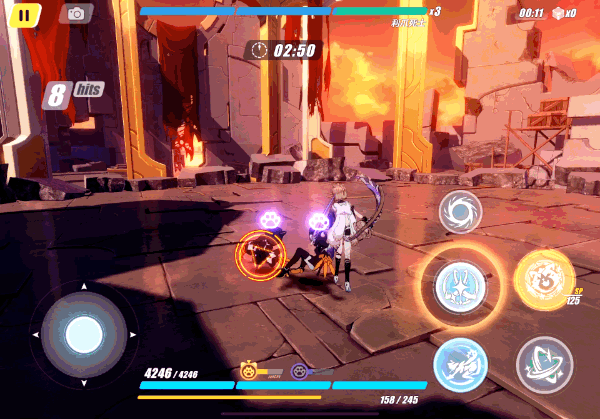The image size is (600, 419).
Task: Open the camera screenshot mode
Action: [x=75, y=14]
